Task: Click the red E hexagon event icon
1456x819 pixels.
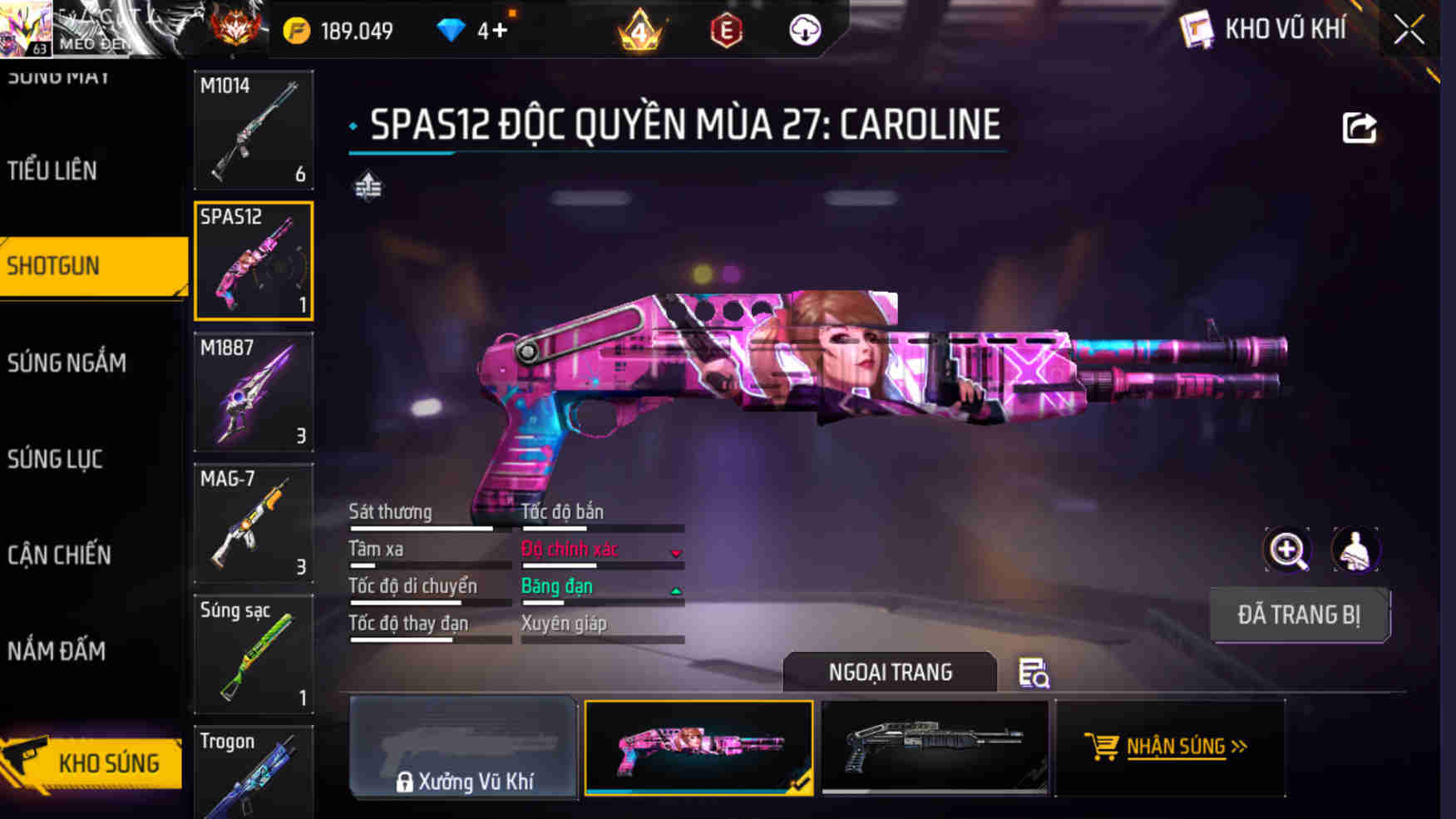Action: [727, 30]
